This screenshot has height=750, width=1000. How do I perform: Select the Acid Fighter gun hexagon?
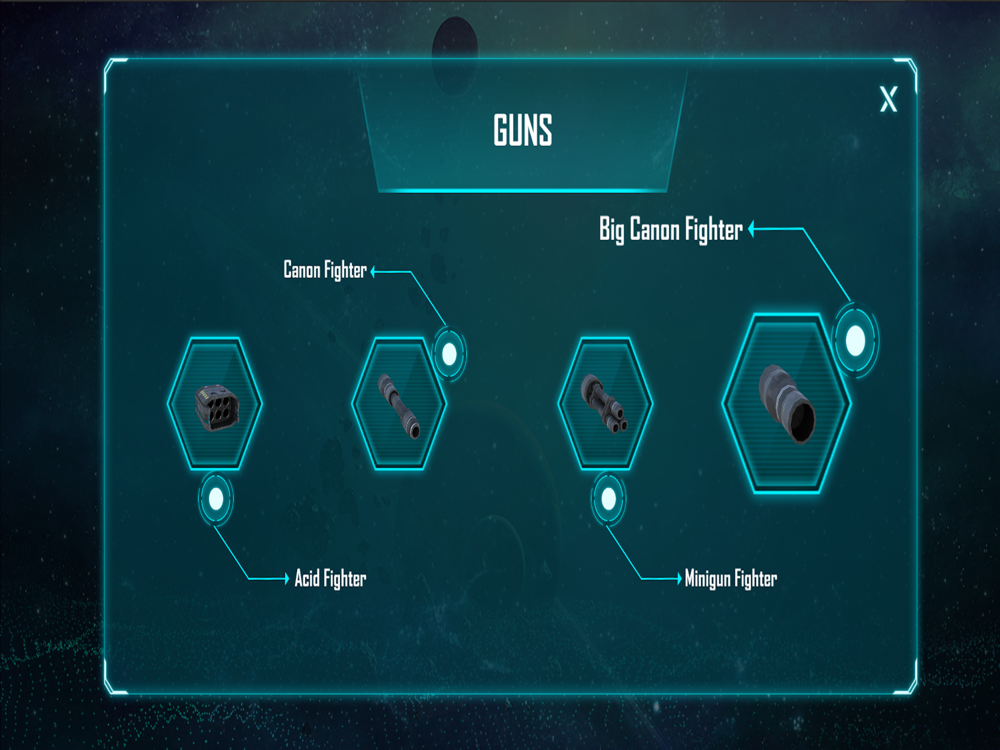click(x=215, y=403)
